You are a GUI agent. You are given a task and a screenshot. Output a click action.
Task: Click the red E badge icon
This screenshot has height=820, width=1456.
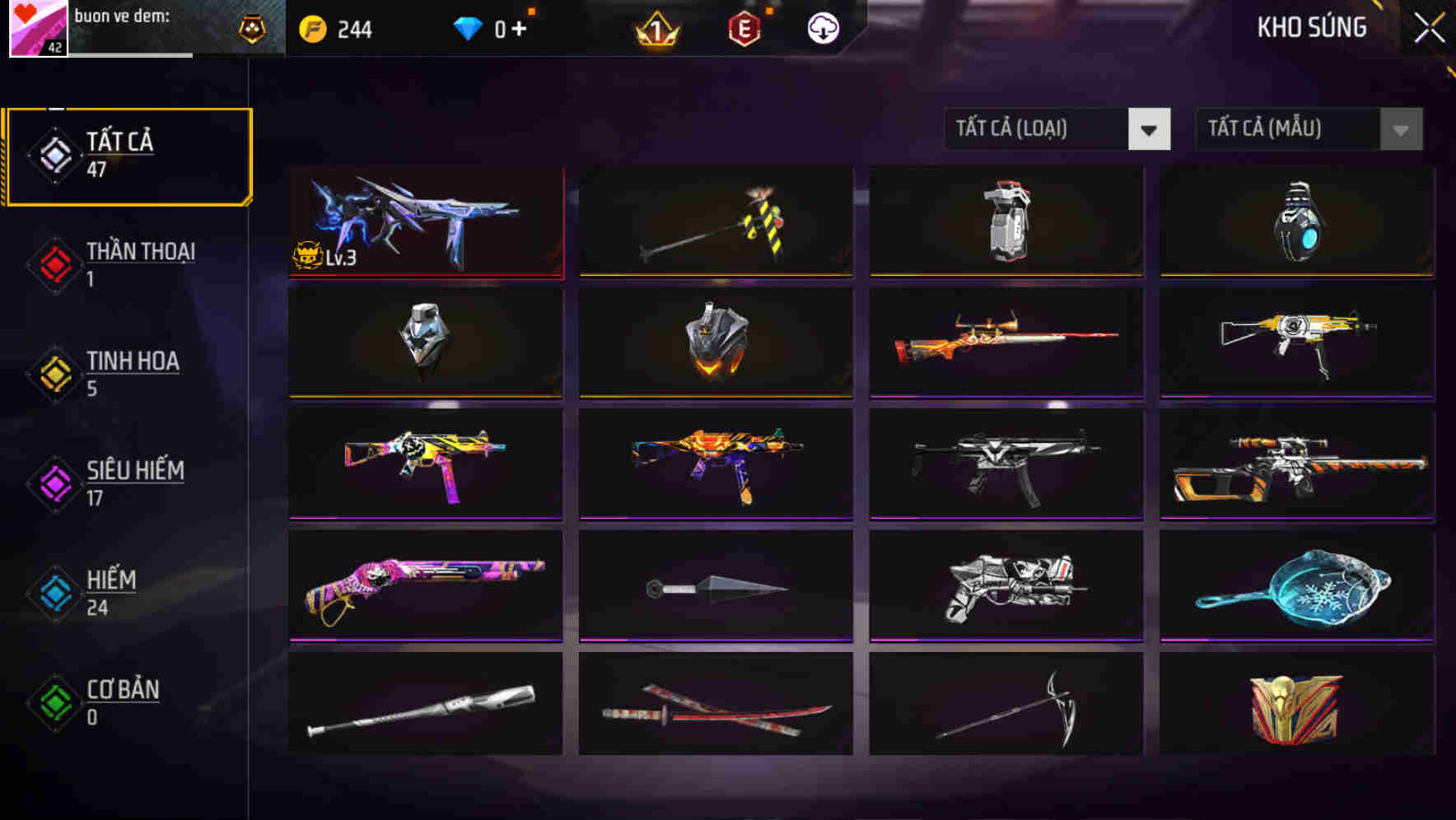pos(744,27)
